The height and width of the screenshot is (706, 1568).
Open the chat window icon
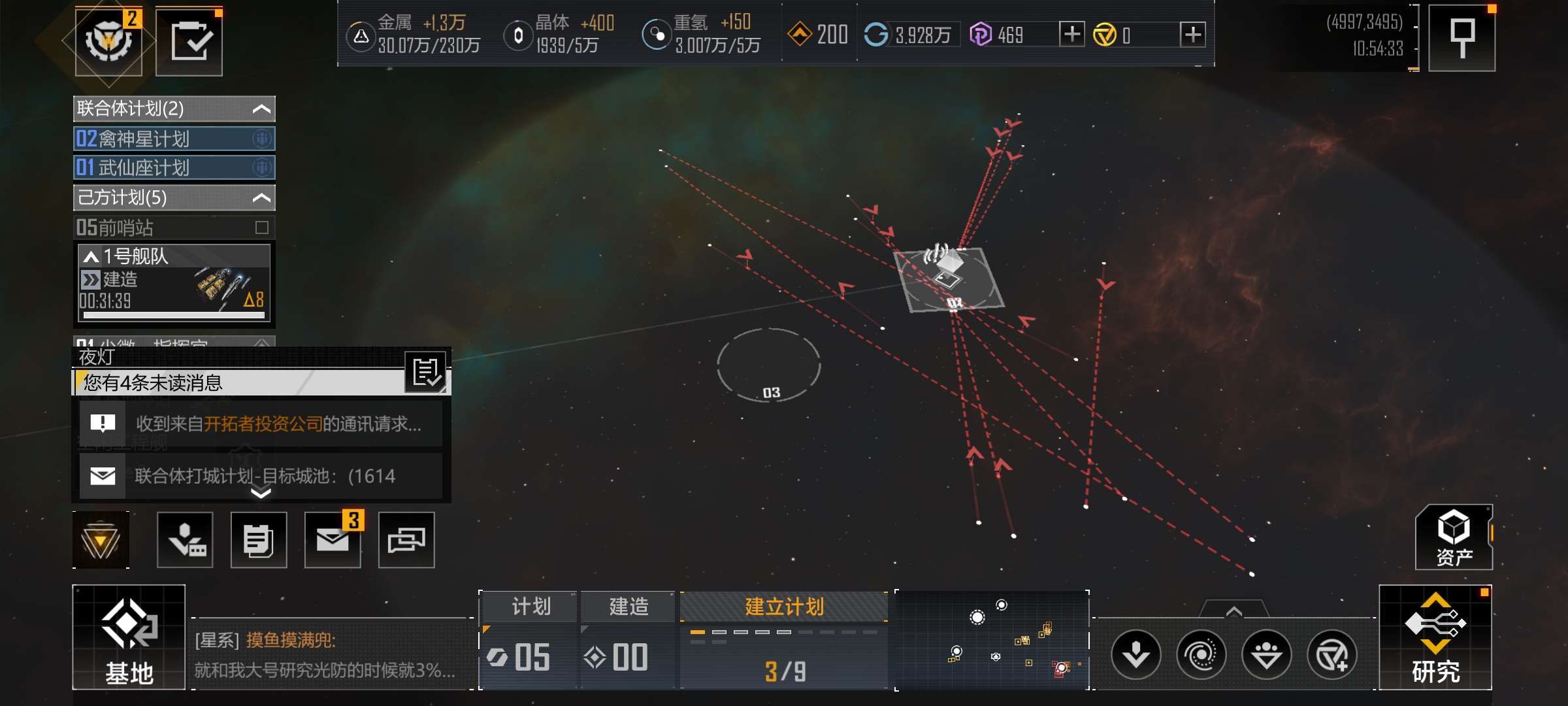(406, 540)
